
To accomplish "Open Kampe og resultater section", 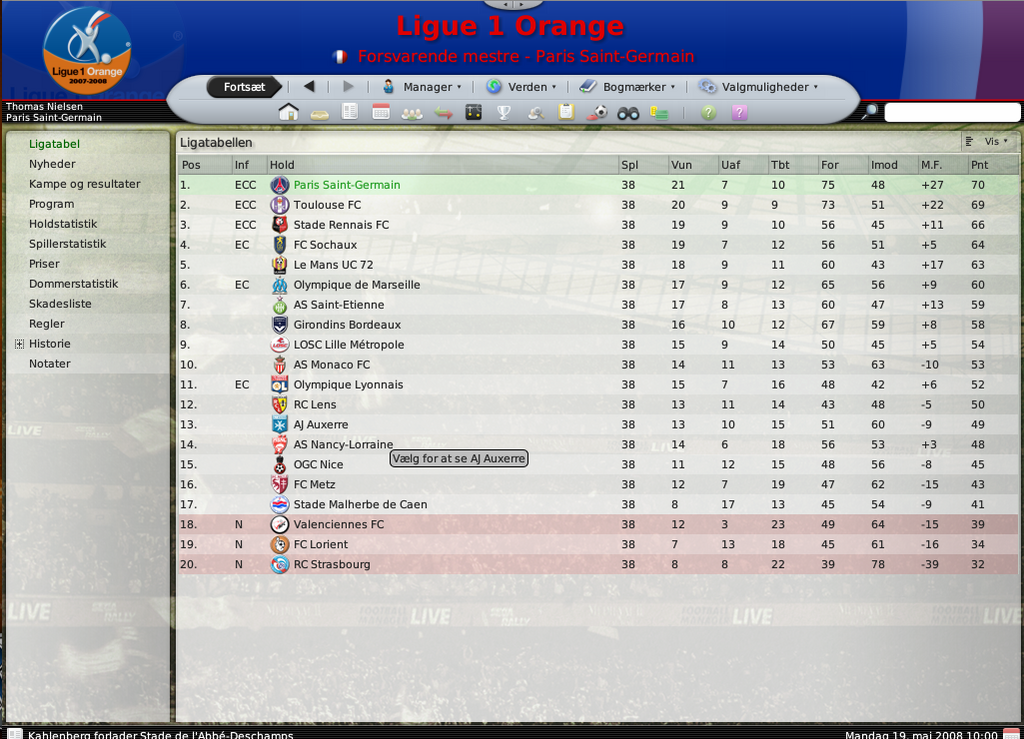I will coord(84,184).
